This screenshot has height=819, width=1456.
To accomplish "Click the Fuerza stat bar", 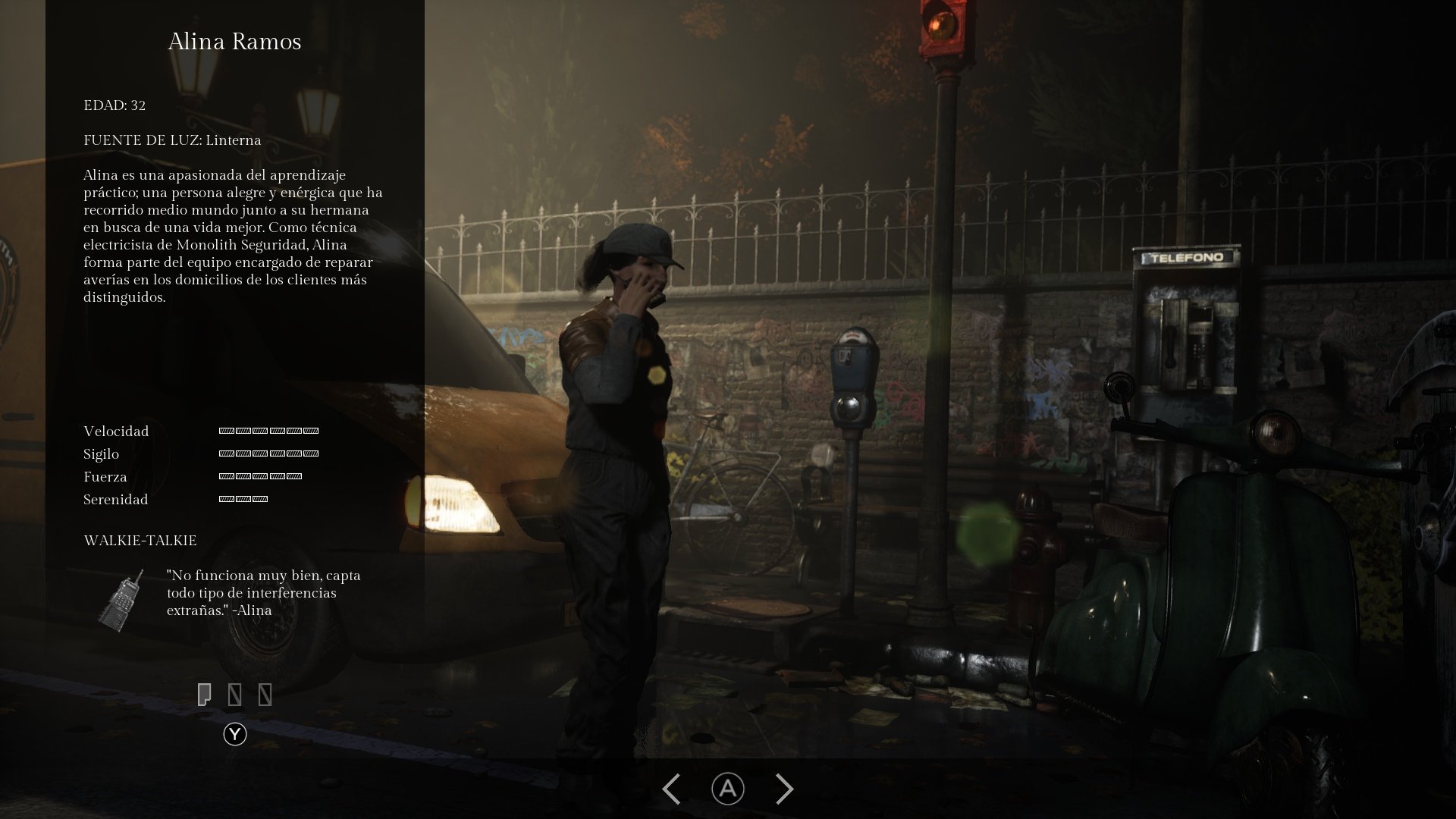I will tap(260, 476).
